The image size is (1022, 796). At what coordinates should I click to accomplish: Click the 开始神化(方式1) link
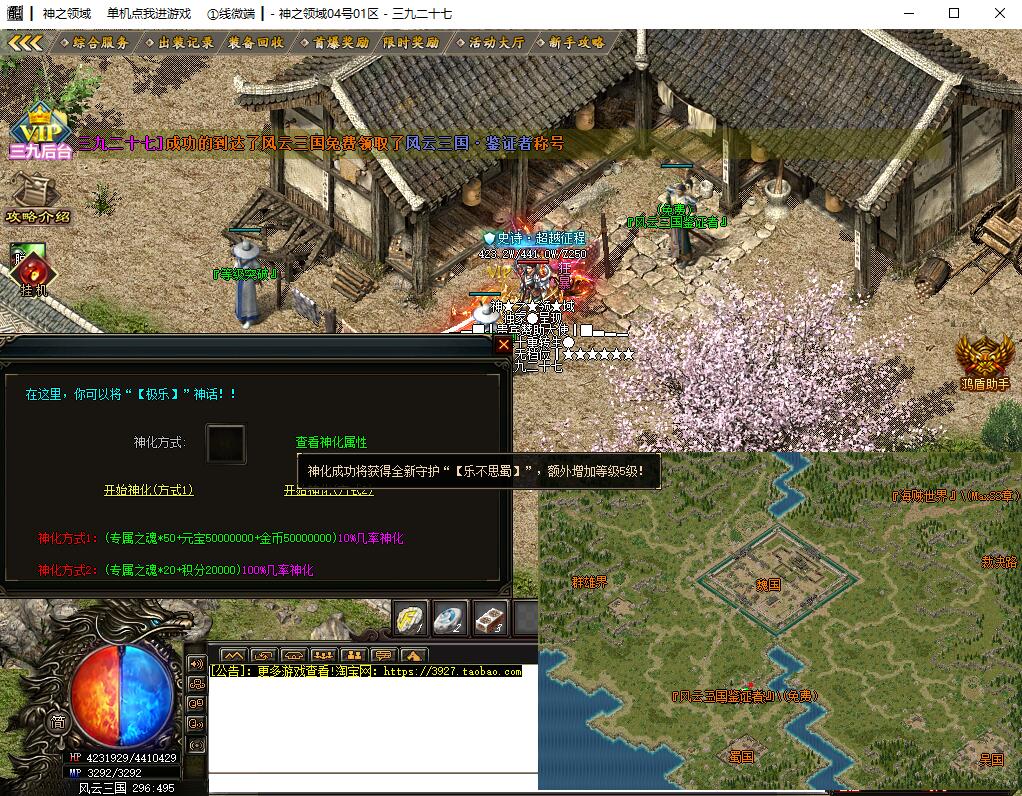148,490
